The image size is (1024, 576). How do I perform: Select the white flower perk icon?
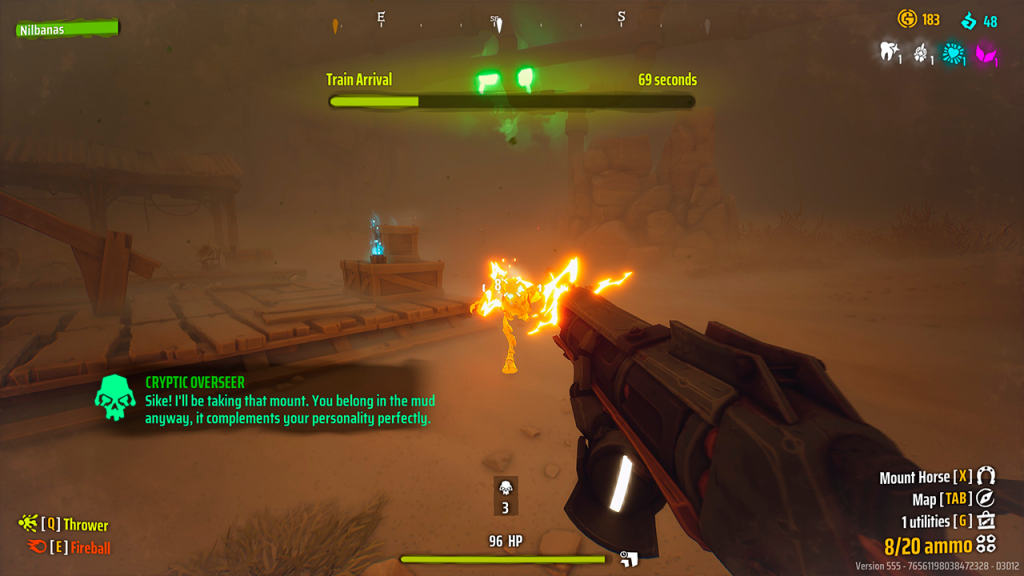[921, 52]
